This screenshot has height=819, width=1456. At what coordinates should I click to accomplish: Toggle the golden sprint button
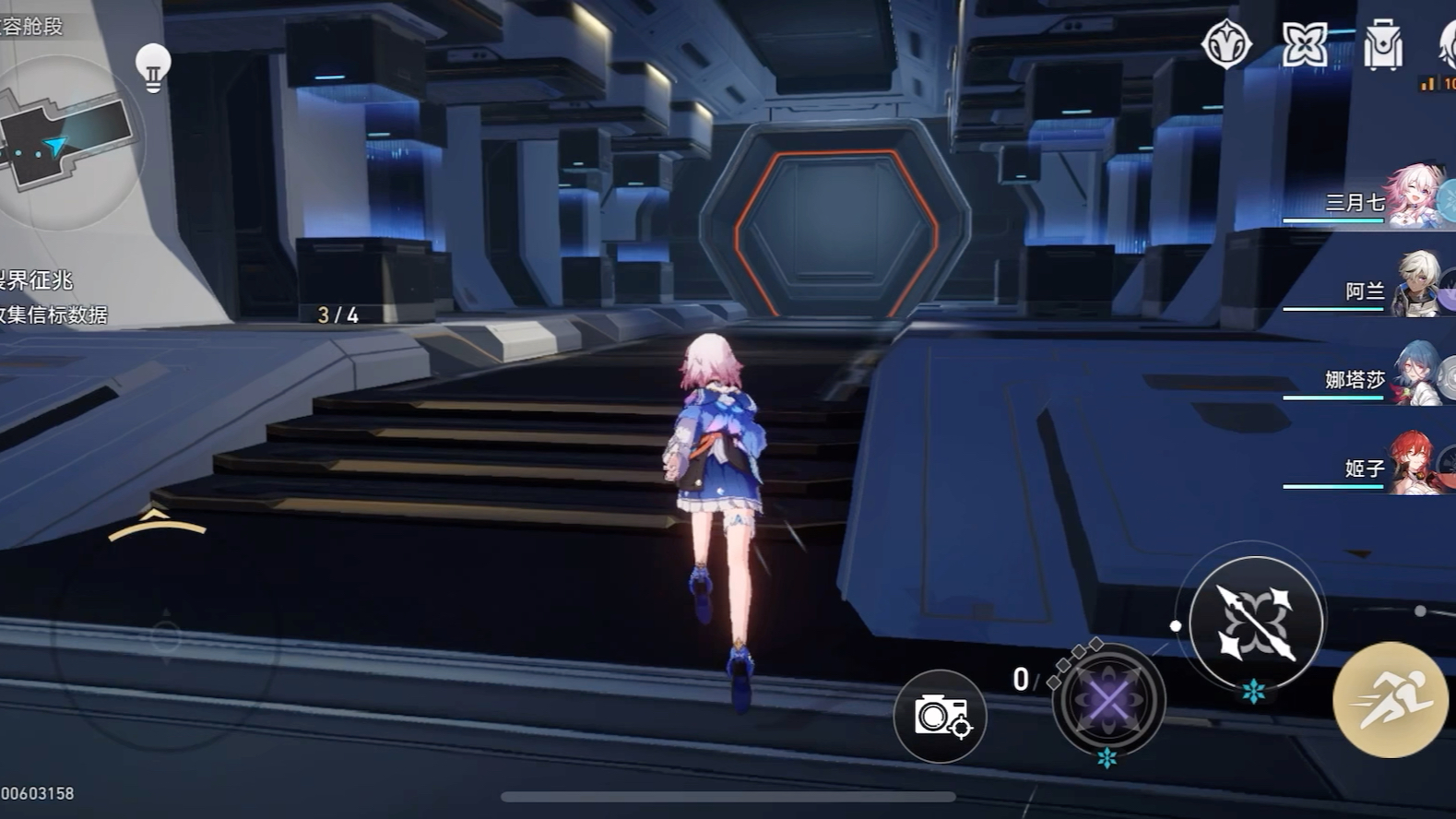click(1390, 700)
